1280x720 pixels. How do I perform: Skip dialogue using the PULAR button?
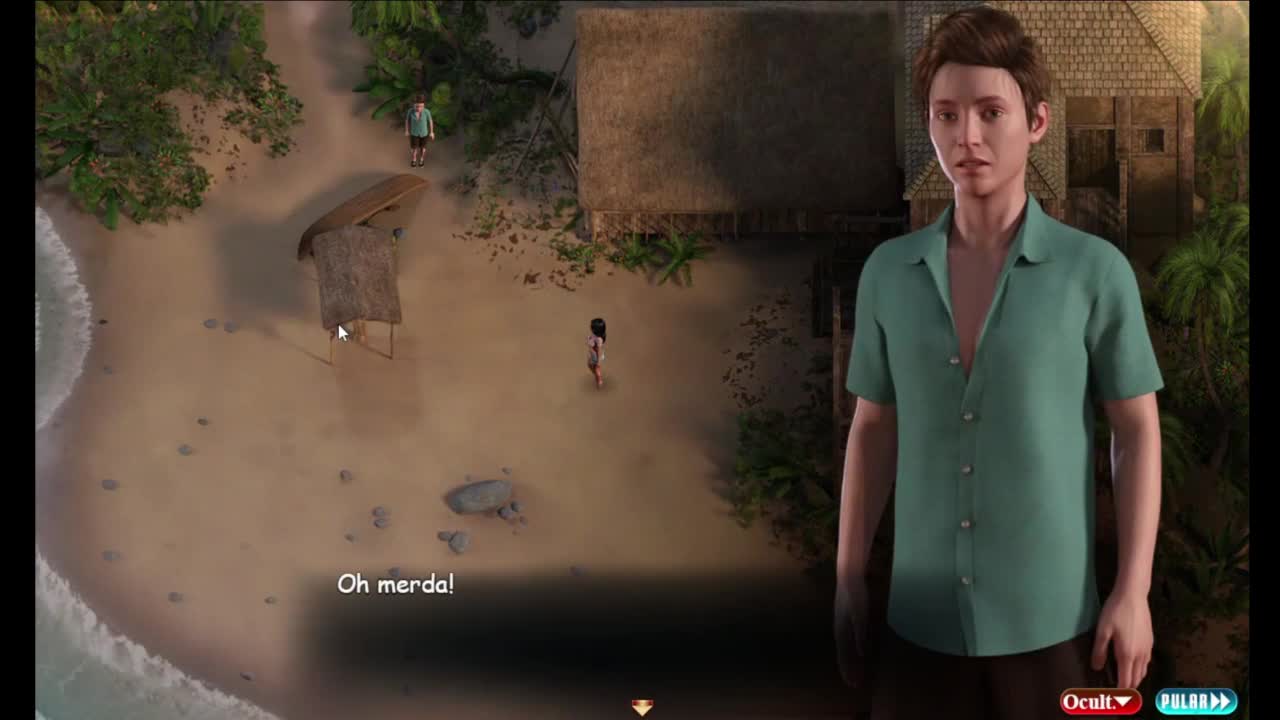point(1196,702)
